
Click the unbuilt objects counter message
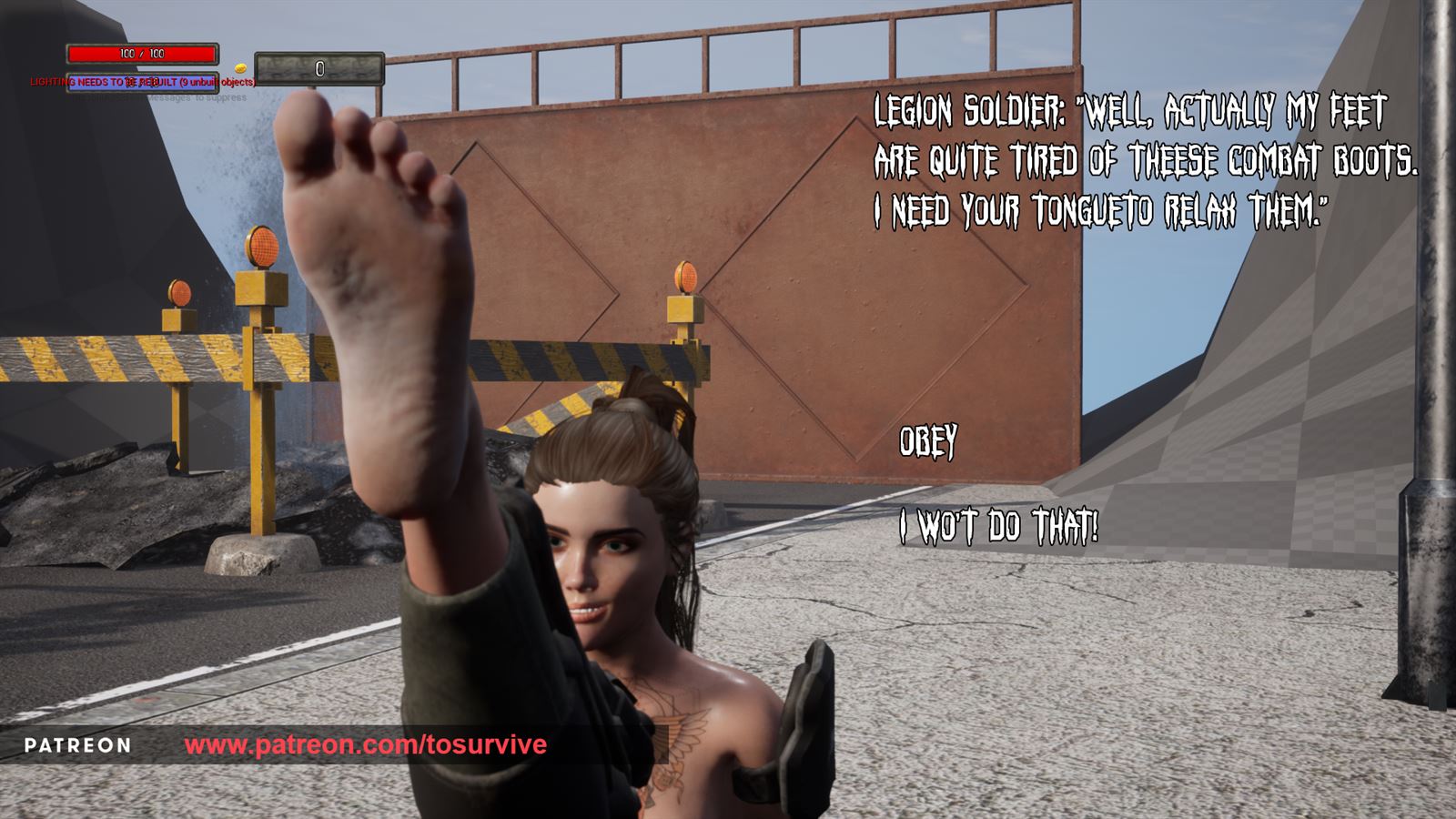pos(218,81)
